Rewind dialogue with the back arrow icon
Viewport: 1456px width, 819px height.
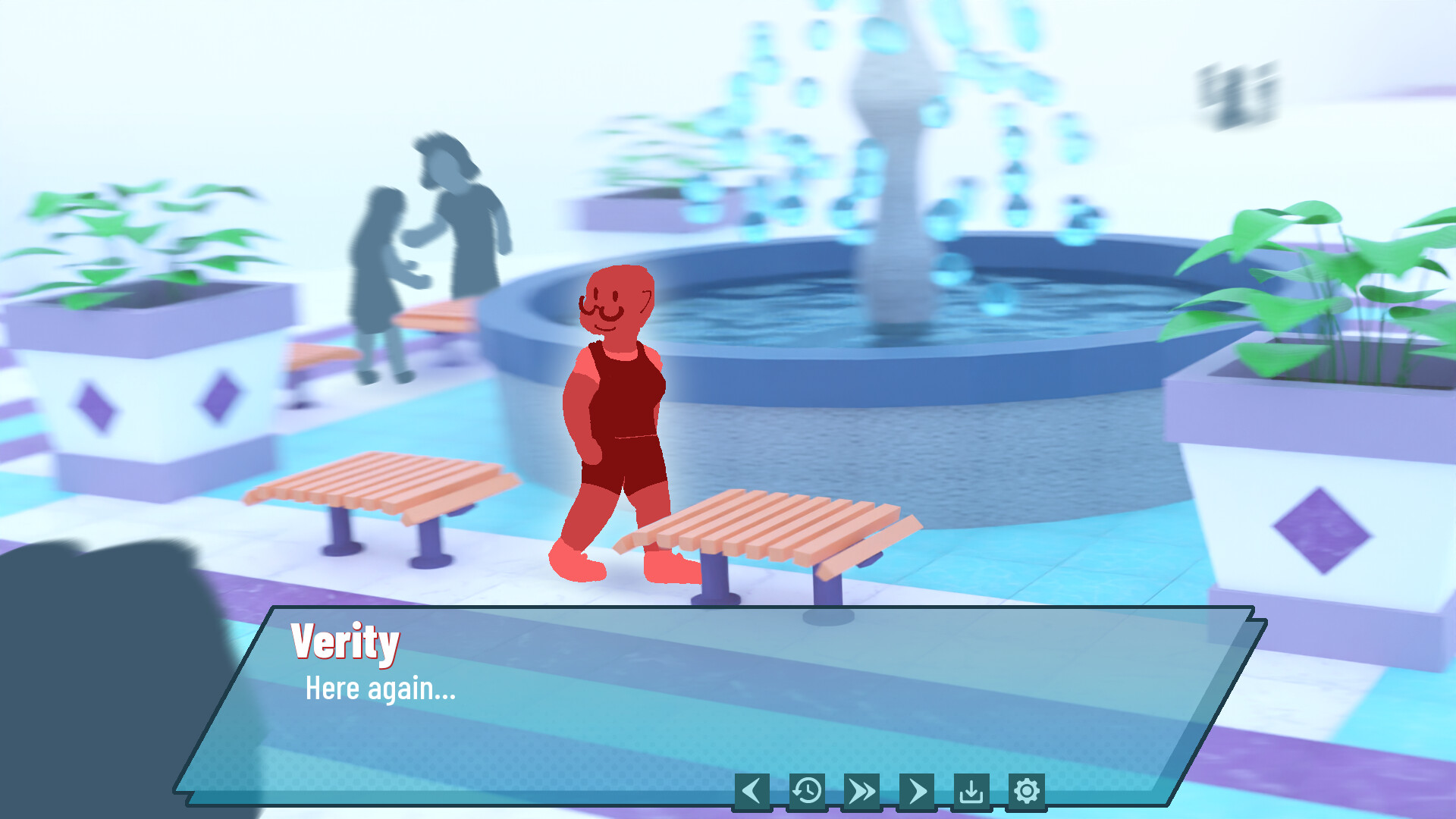tap(753, 789)
